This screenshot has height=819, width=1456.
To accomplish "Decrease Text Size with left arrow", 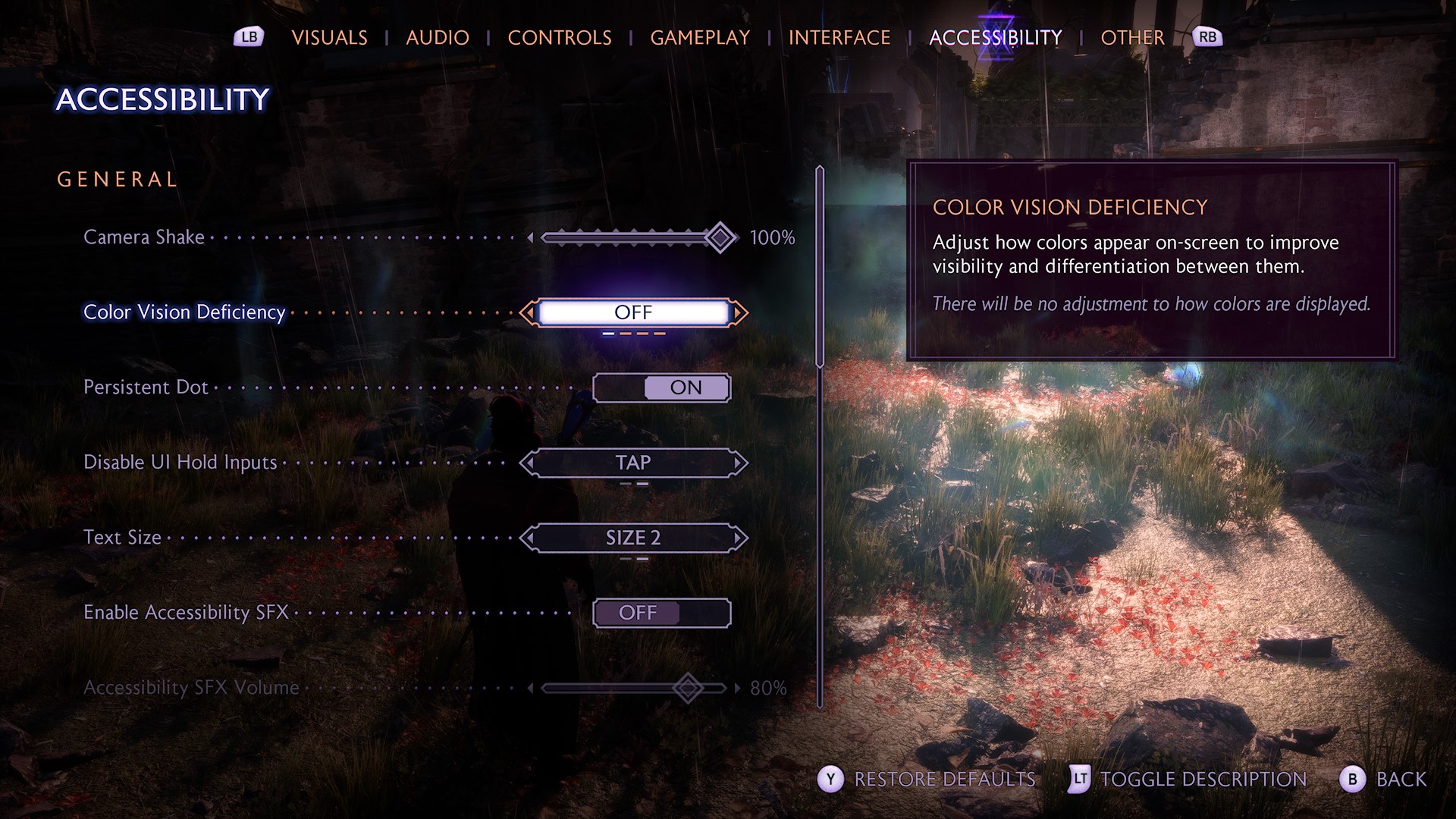I will [529, 538].
